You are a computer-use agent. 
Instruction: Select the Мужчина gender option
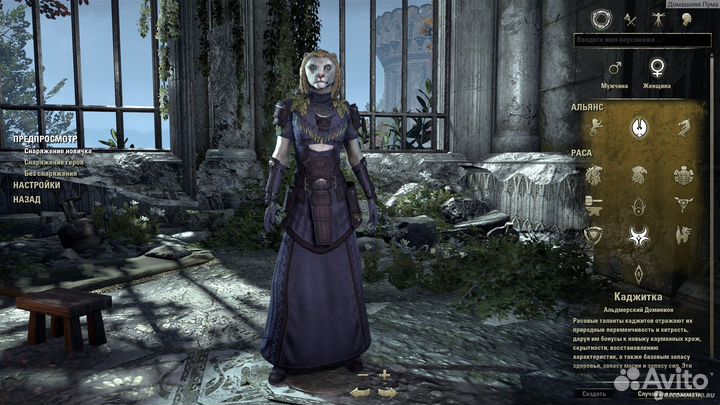(616, 69)
